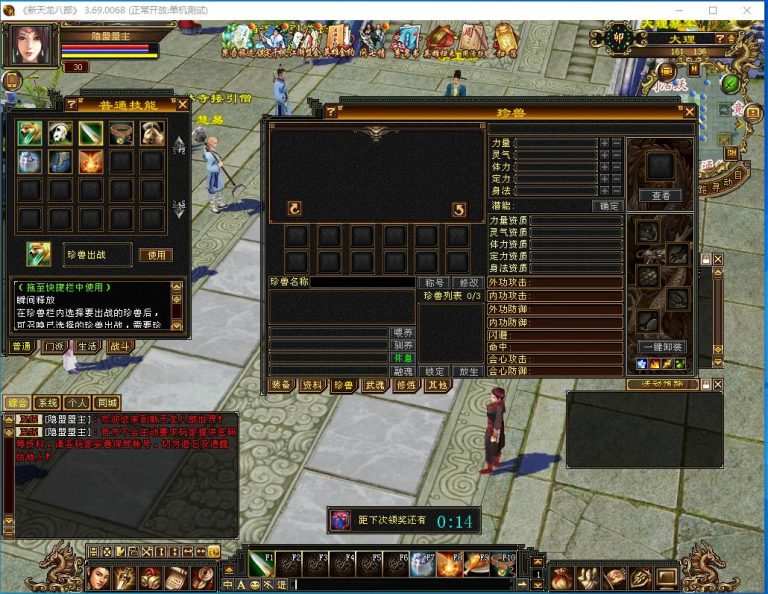Click the 使用 button for 珍兽出战
768x594 pixels.
155,255
